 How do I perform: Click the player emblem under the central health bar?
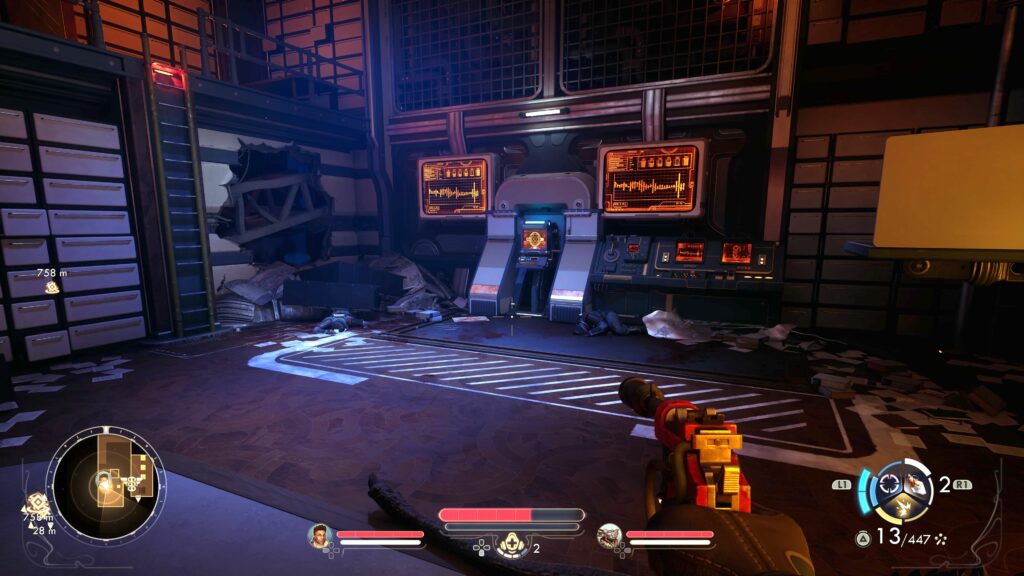pyautogui.click(x=511, y=545)
